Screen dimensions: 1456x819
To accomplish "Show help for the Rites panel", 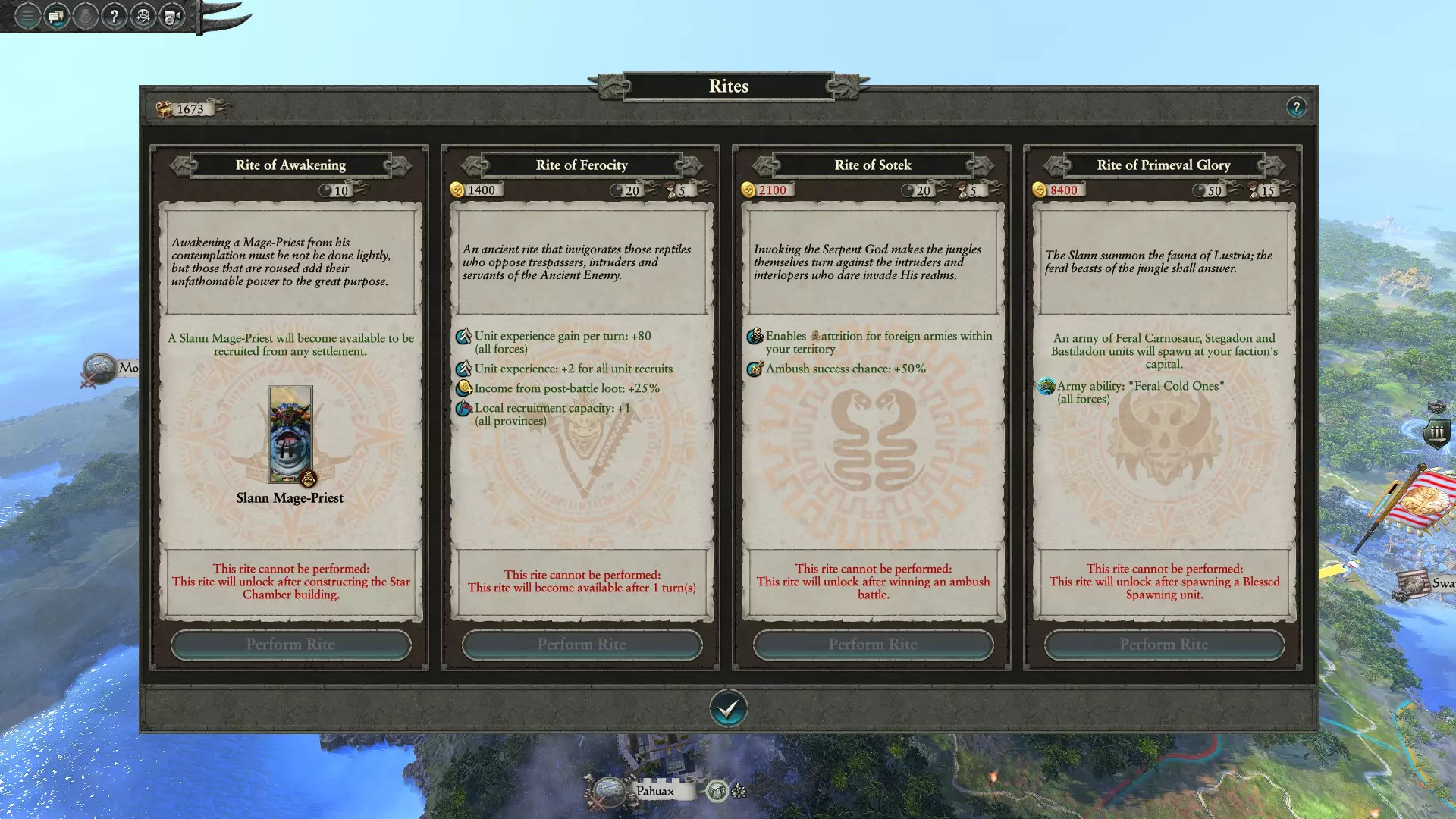I will [x=1296, y=107].
